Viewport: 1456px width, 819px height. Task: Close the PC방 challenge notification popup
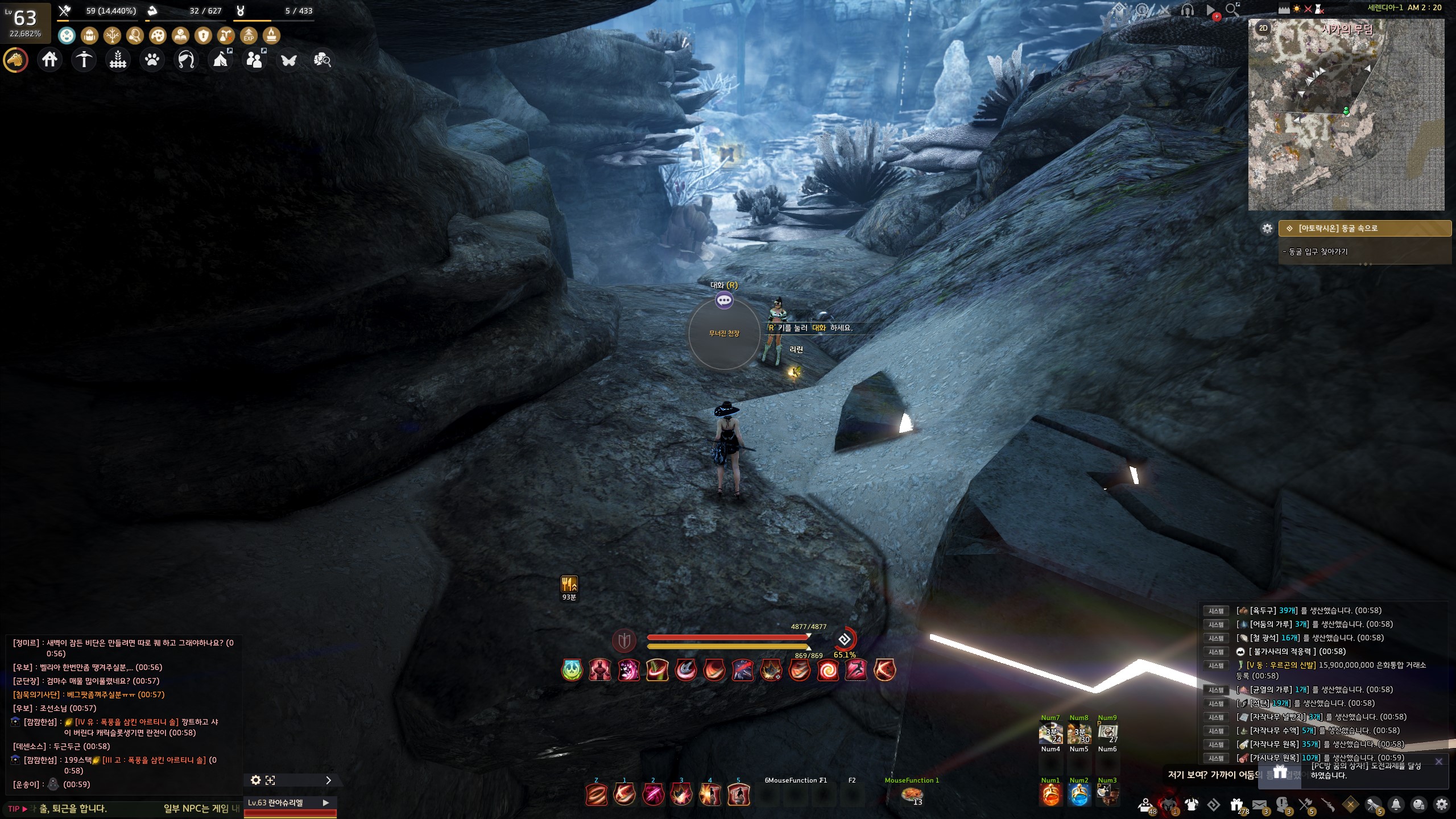[x=1438, y=762]
